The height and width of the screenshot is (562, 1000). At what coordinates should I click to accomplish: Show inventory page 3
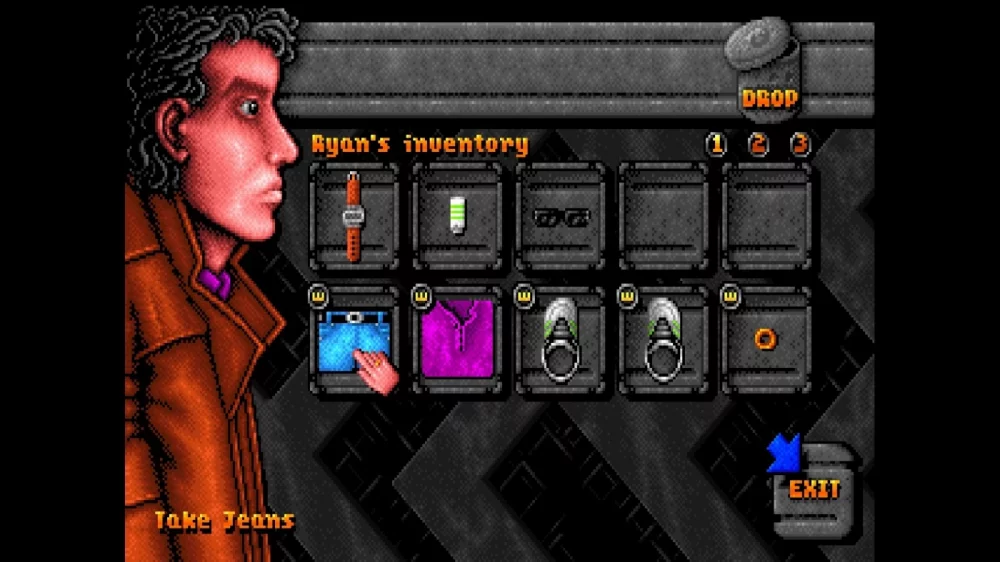(x=800, y=144)
